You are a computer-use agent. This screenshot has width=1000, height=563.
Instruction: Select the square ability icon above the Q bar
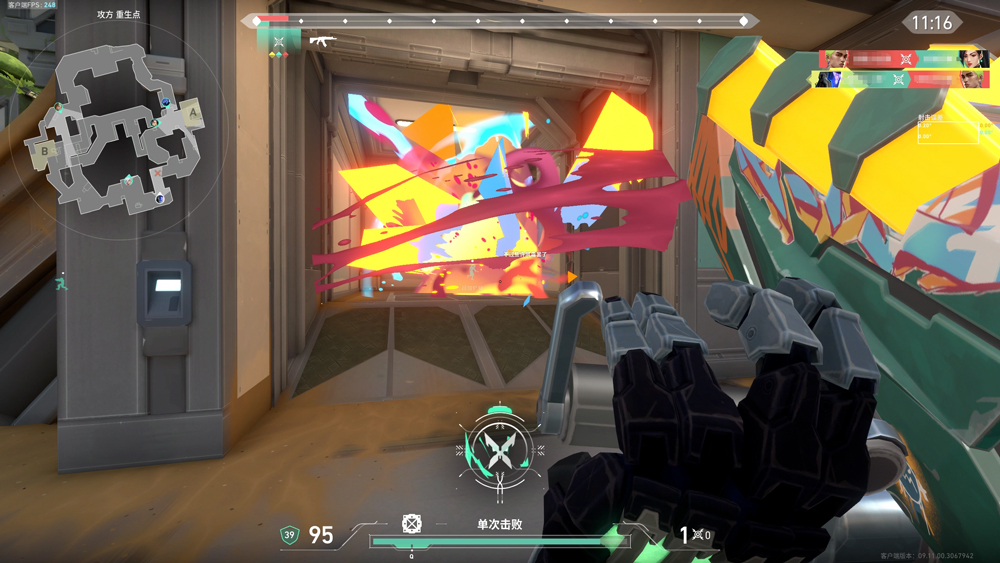(x=411, y=523)
